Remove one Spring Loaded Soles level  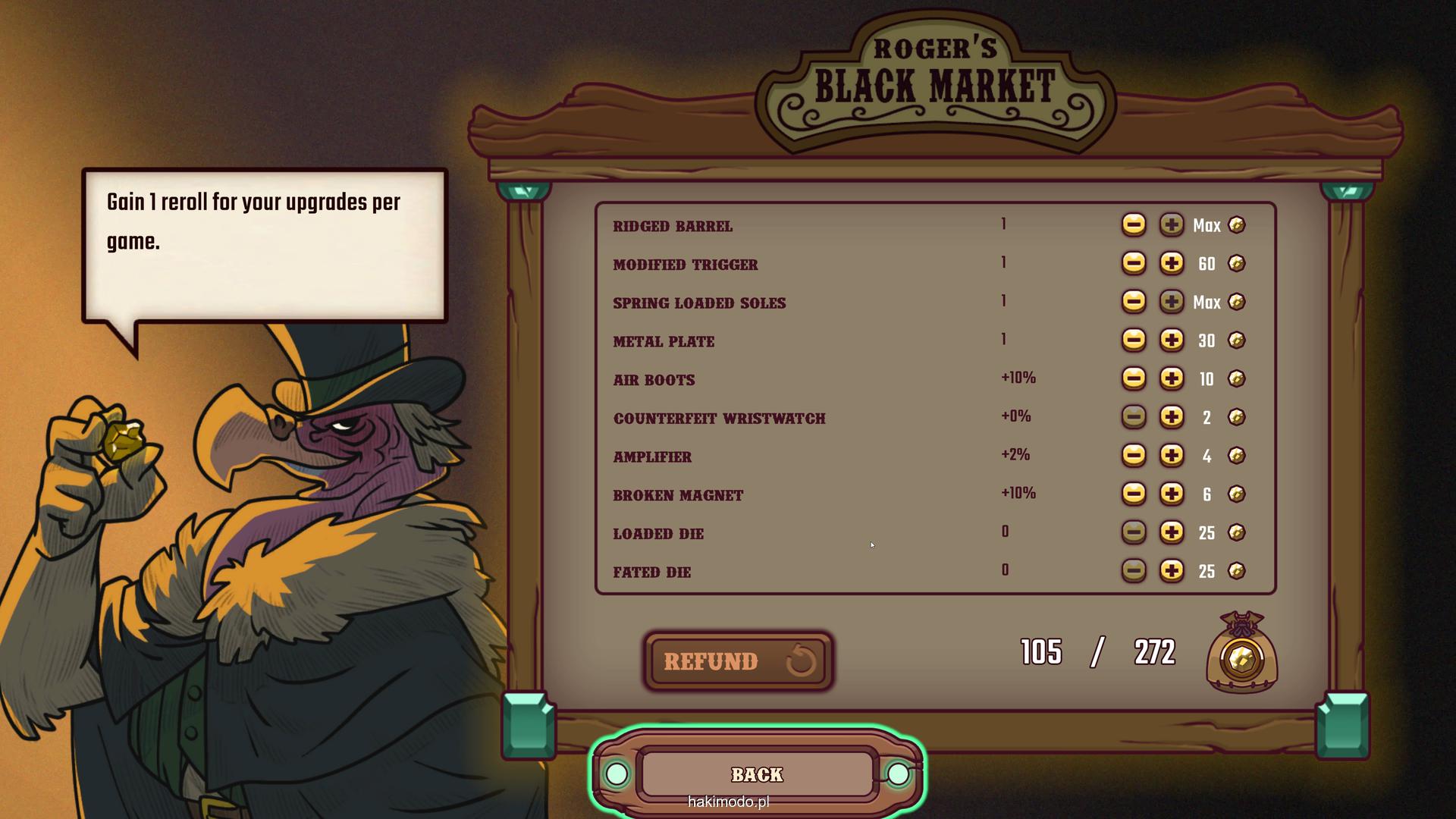point(1134,302)
